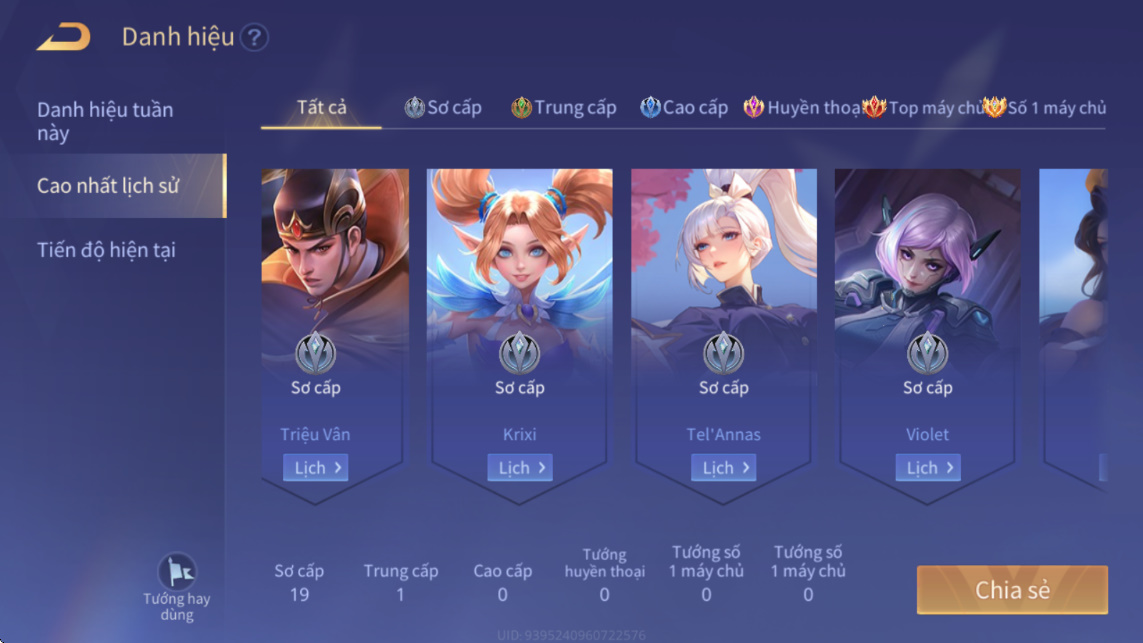Screen dimensions: 1143x643
Task: Select the Số 1 máy chủ tab
Action: 1045,108
